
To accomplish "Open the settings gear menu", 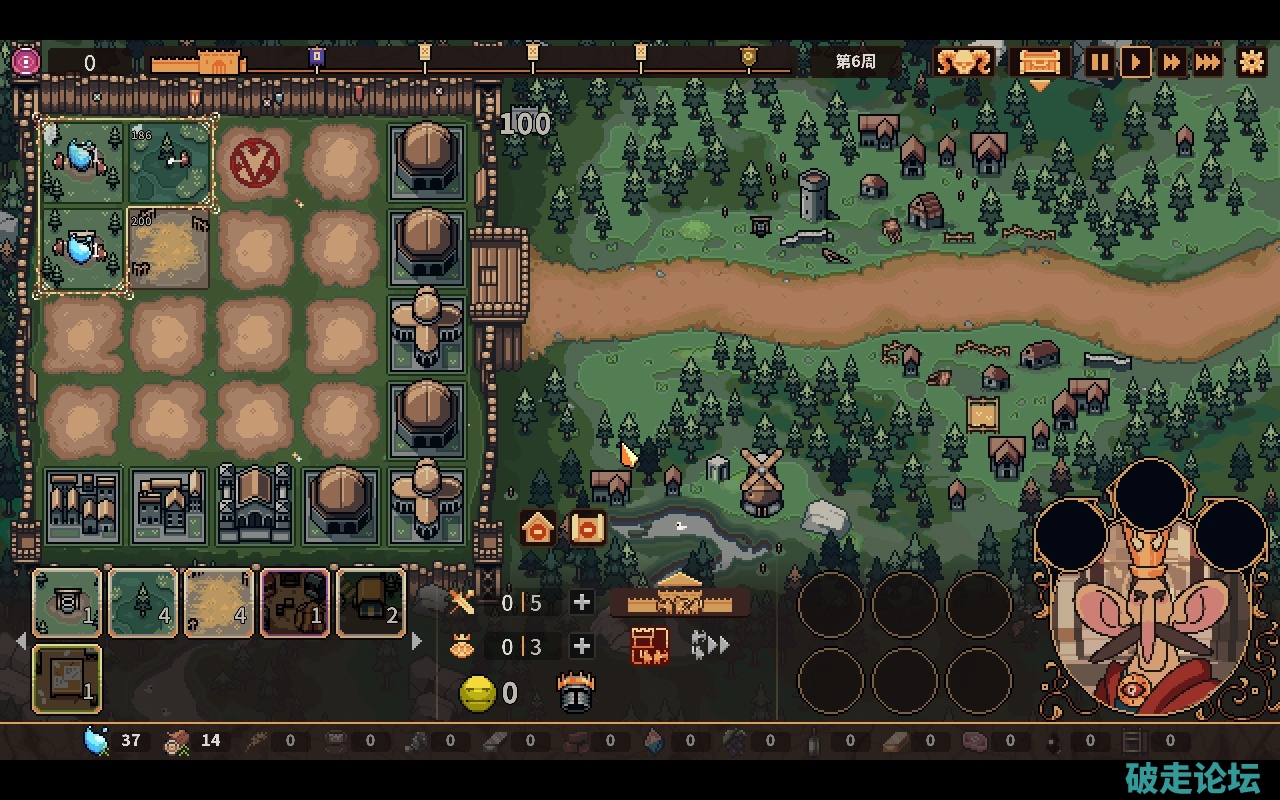I will click(x=1251, y=63).
